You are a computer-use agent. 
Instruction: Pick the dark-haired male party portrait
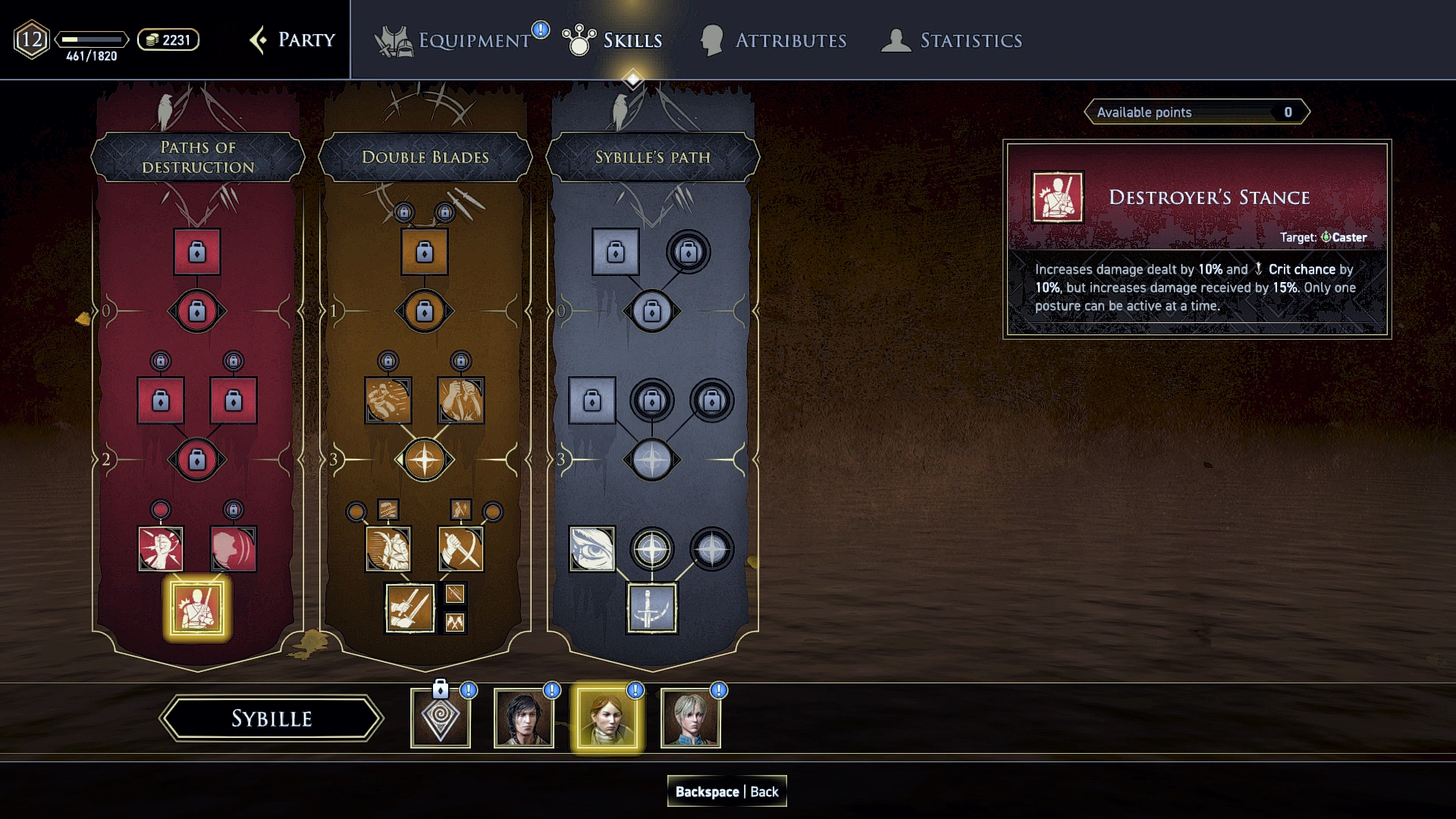tap(524, 718)
